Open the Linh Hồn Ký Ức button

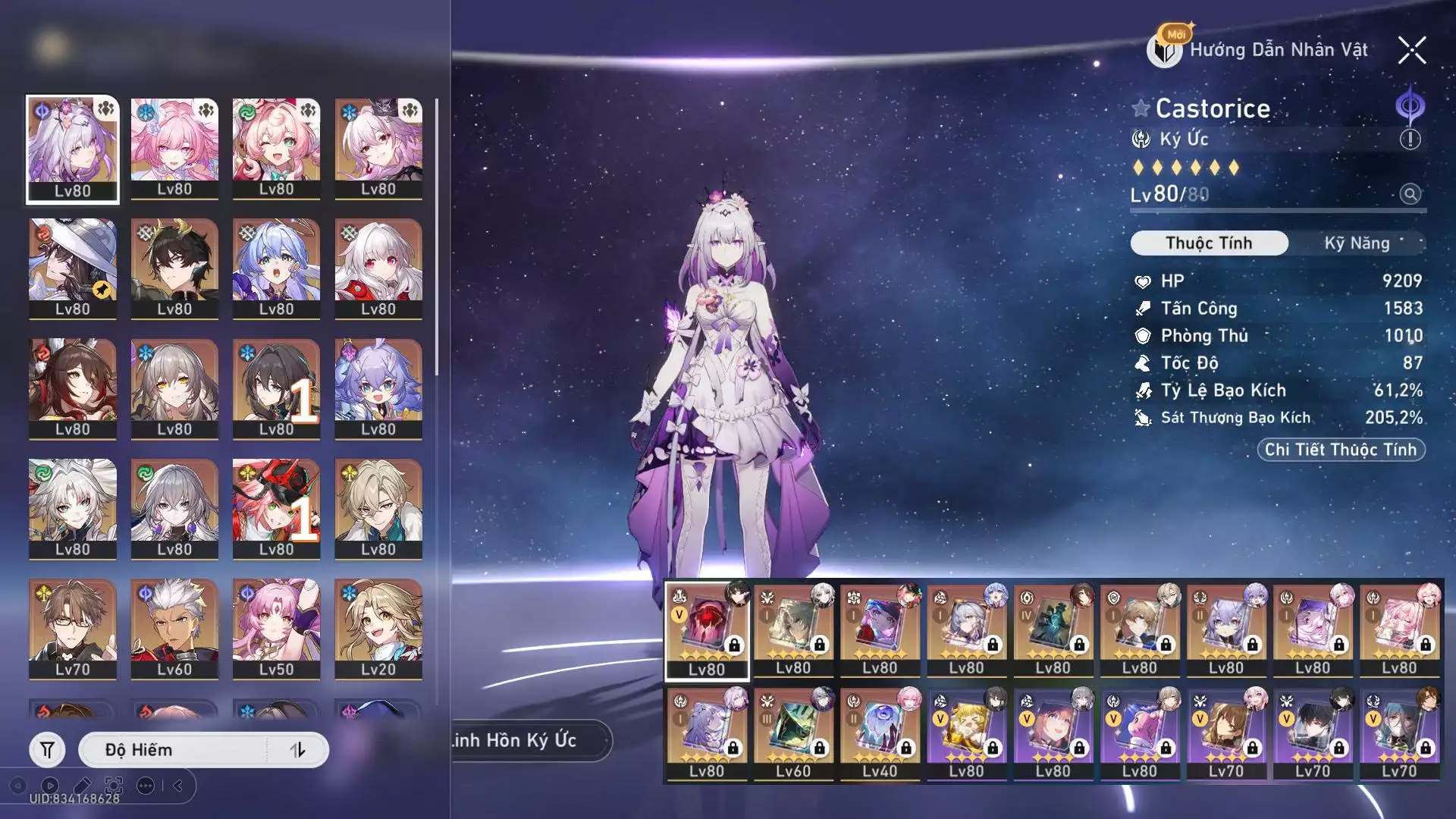[523, 740]
